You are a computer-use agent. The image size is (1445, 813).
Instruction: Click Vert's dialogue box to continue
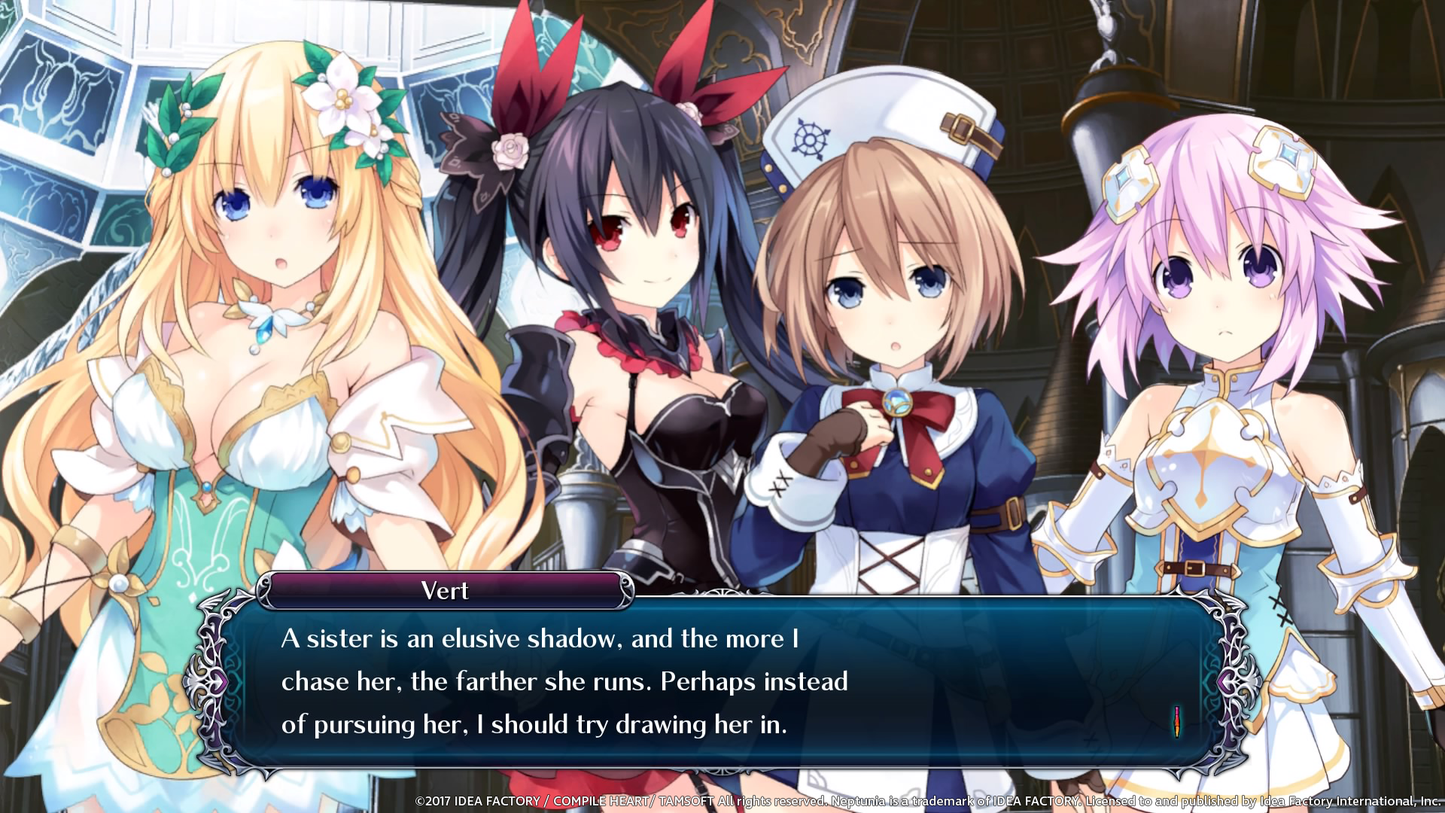pyautogui.click(x=720, y=682)
